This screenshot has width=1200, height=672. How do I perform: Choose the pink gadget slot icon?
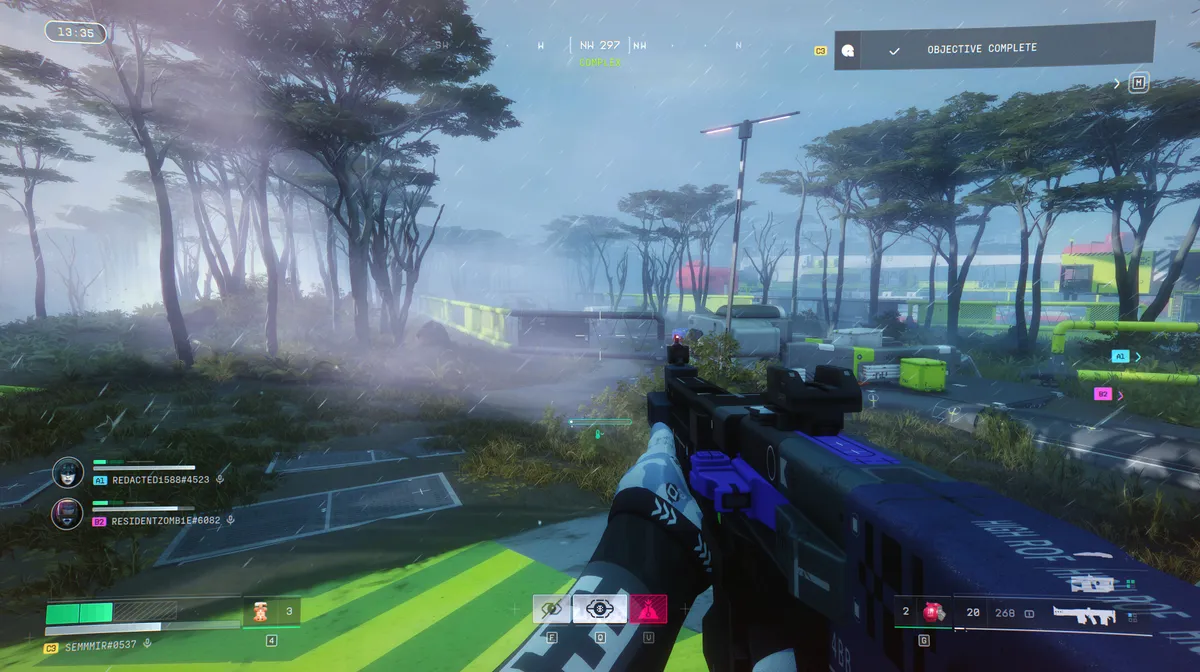tap(648, 608)
